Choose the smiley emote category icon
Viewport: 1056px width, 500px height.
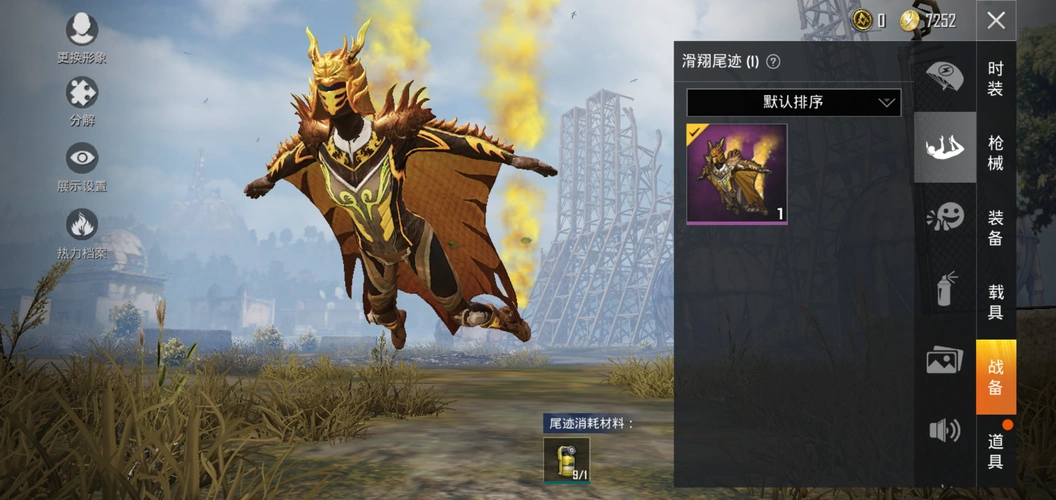pos(945,217)
